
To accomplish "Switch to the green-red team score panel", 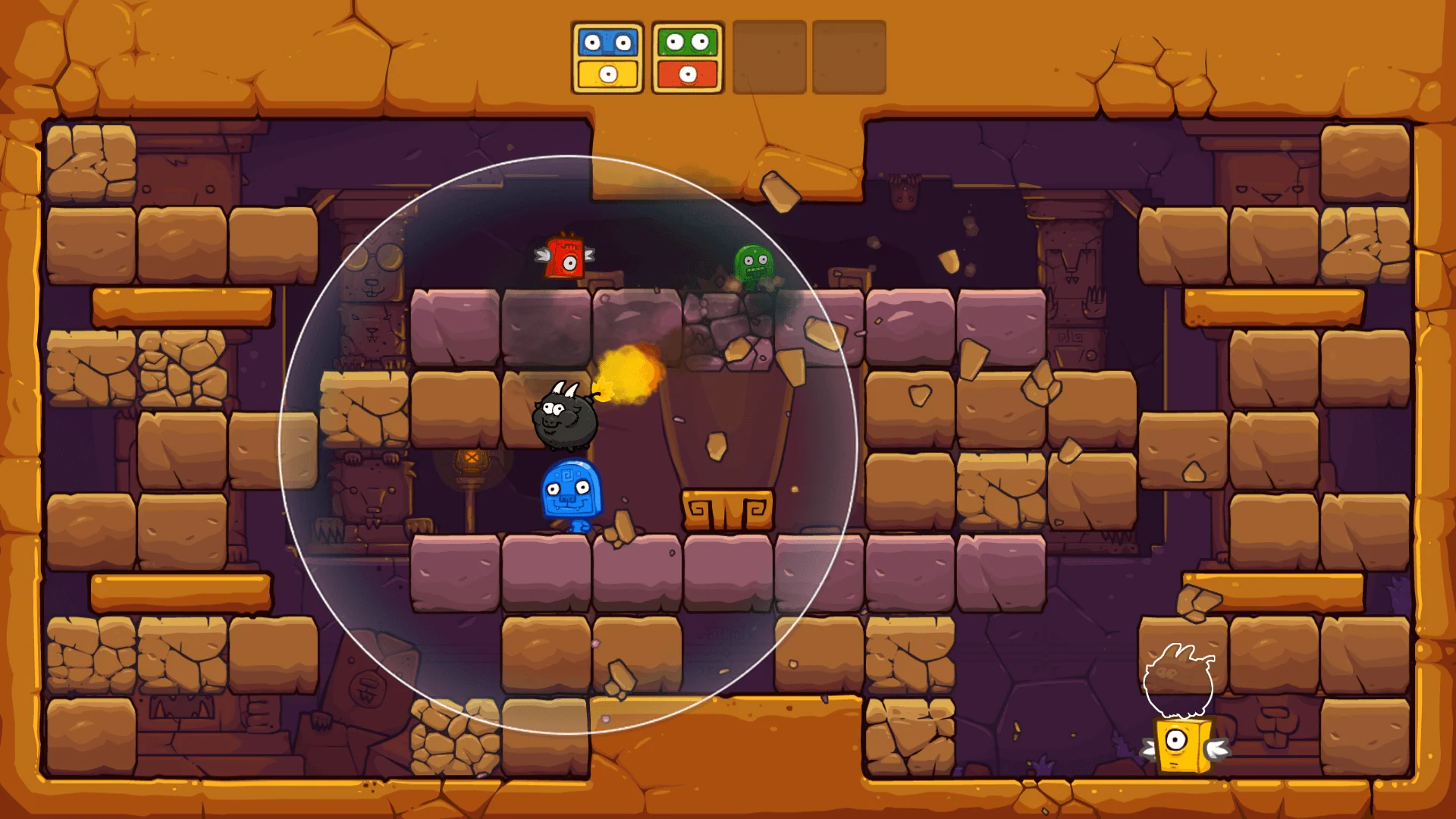I will pyautogui.click(x=685, y=57).
